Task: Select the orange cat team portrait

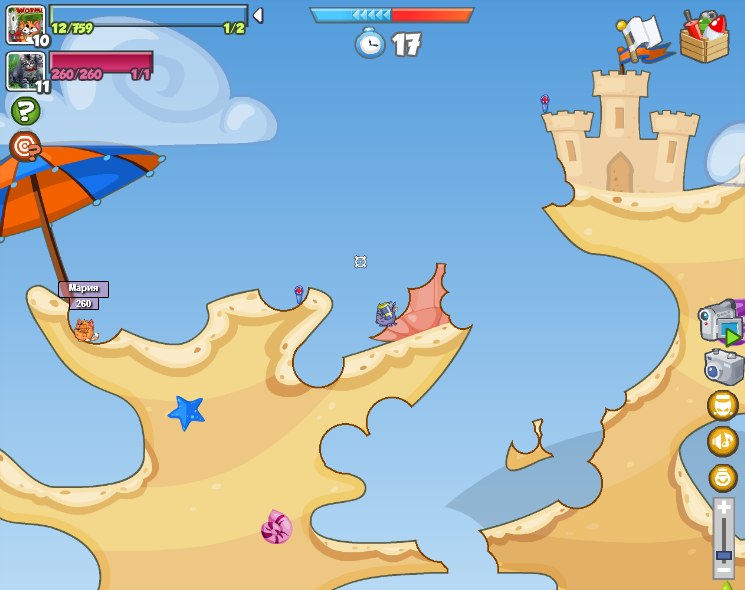Action: pos(25,24)
